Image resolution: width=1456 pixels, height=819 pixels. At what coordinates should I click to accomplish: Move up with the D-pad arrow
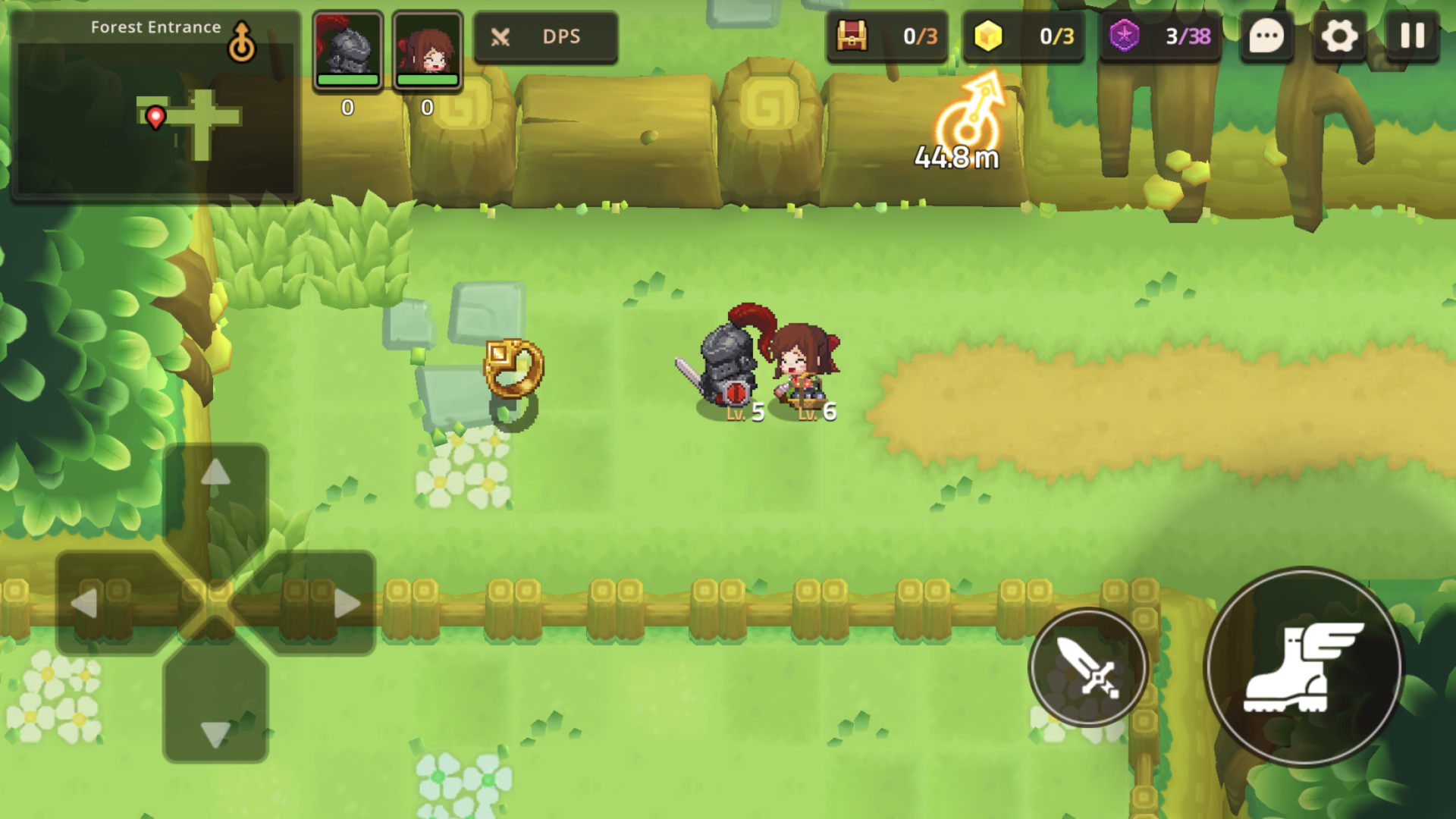[x=216, y=474]
